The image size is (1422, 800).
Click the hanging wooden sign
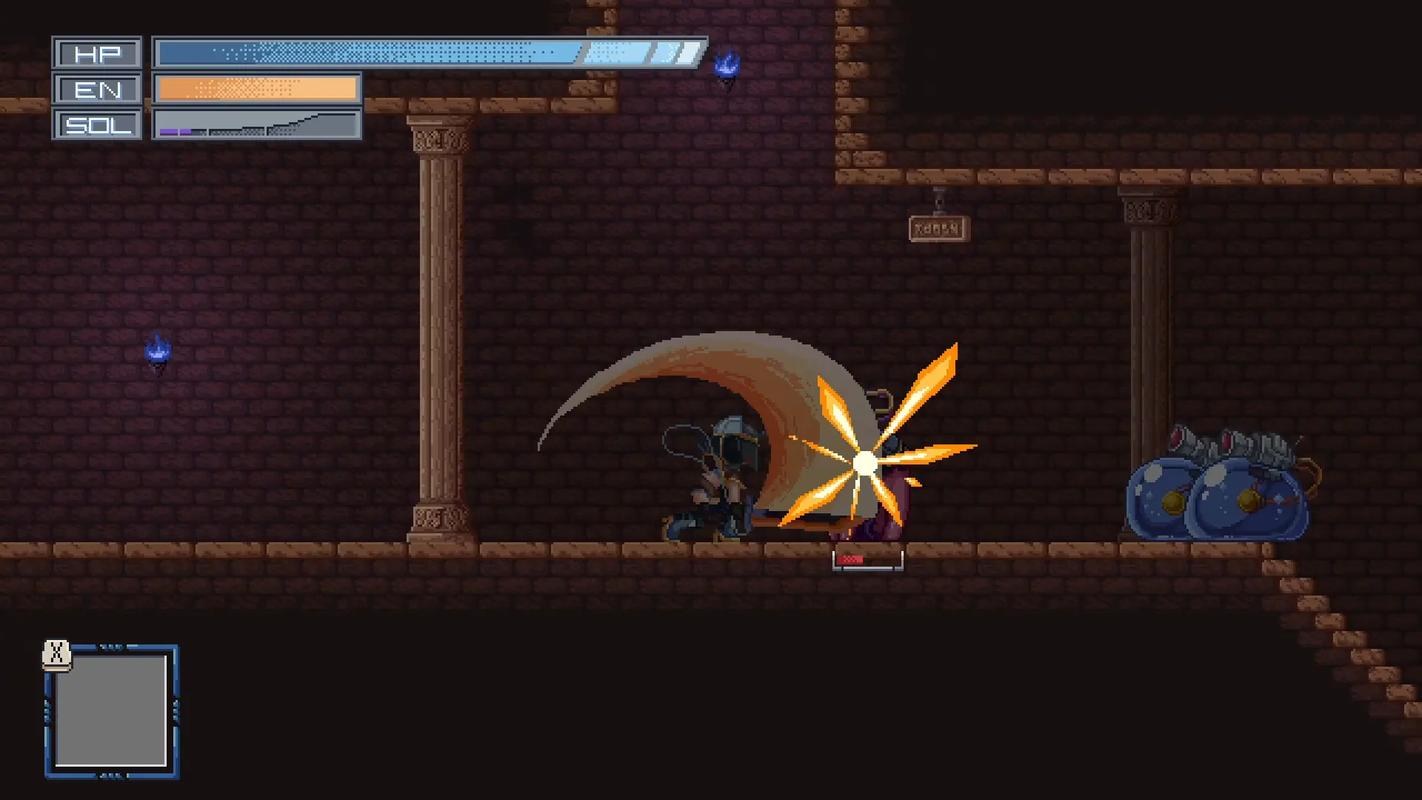[x=936, y=229]
